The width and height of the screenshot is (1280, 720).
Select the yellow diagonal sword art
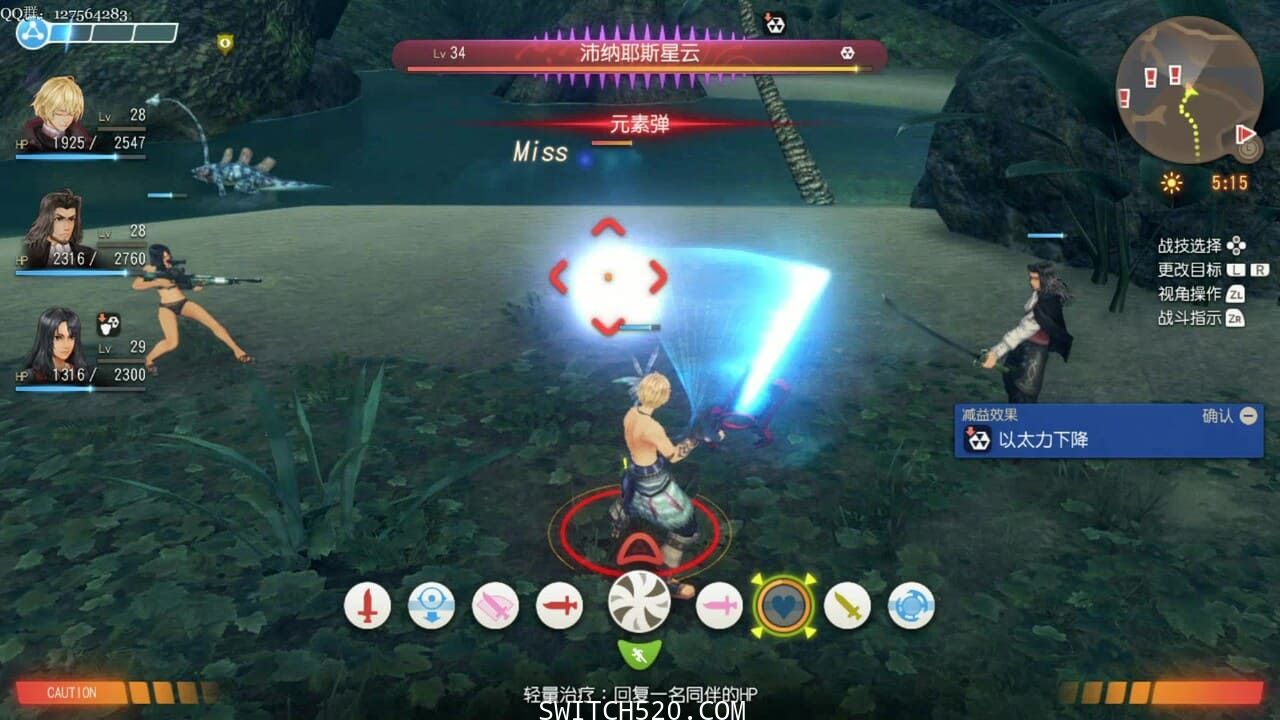(847, 605)
